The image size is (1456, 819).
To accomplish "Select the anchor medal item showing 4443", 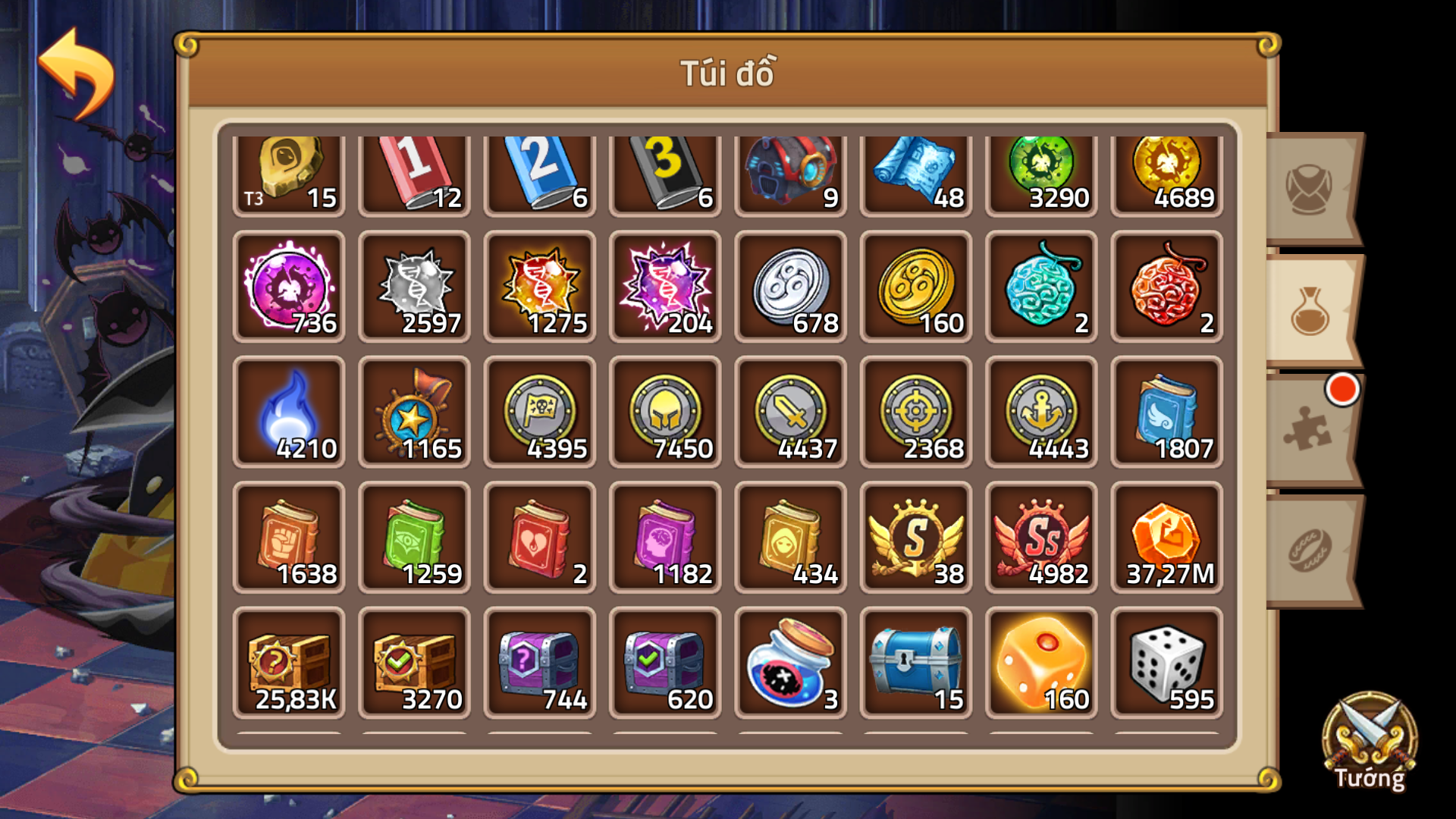I will [x=1041, y=413].
